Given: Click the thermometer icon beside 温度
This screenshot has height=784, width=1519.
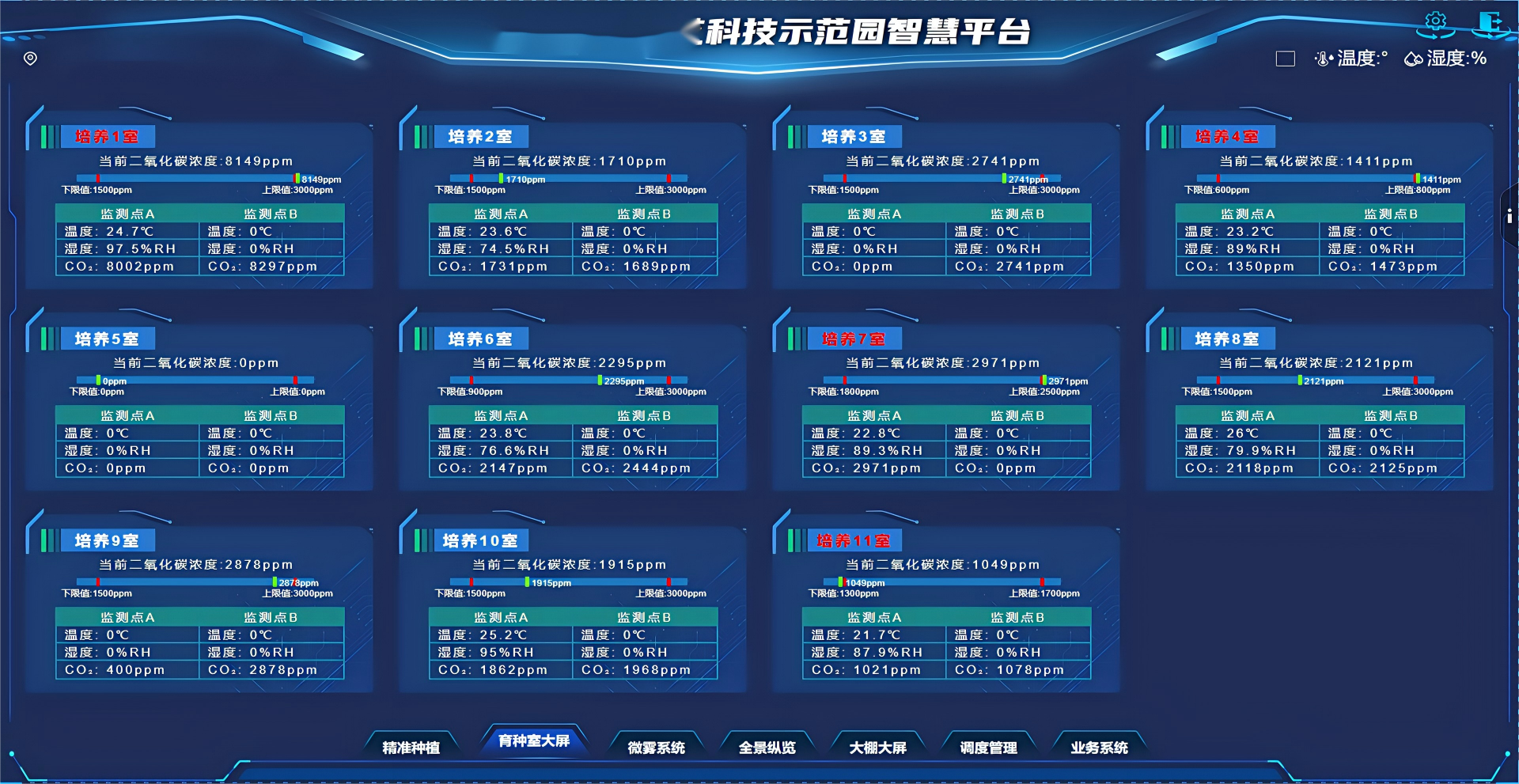Looking at the screenshot, I should [x=1324, y=58].
